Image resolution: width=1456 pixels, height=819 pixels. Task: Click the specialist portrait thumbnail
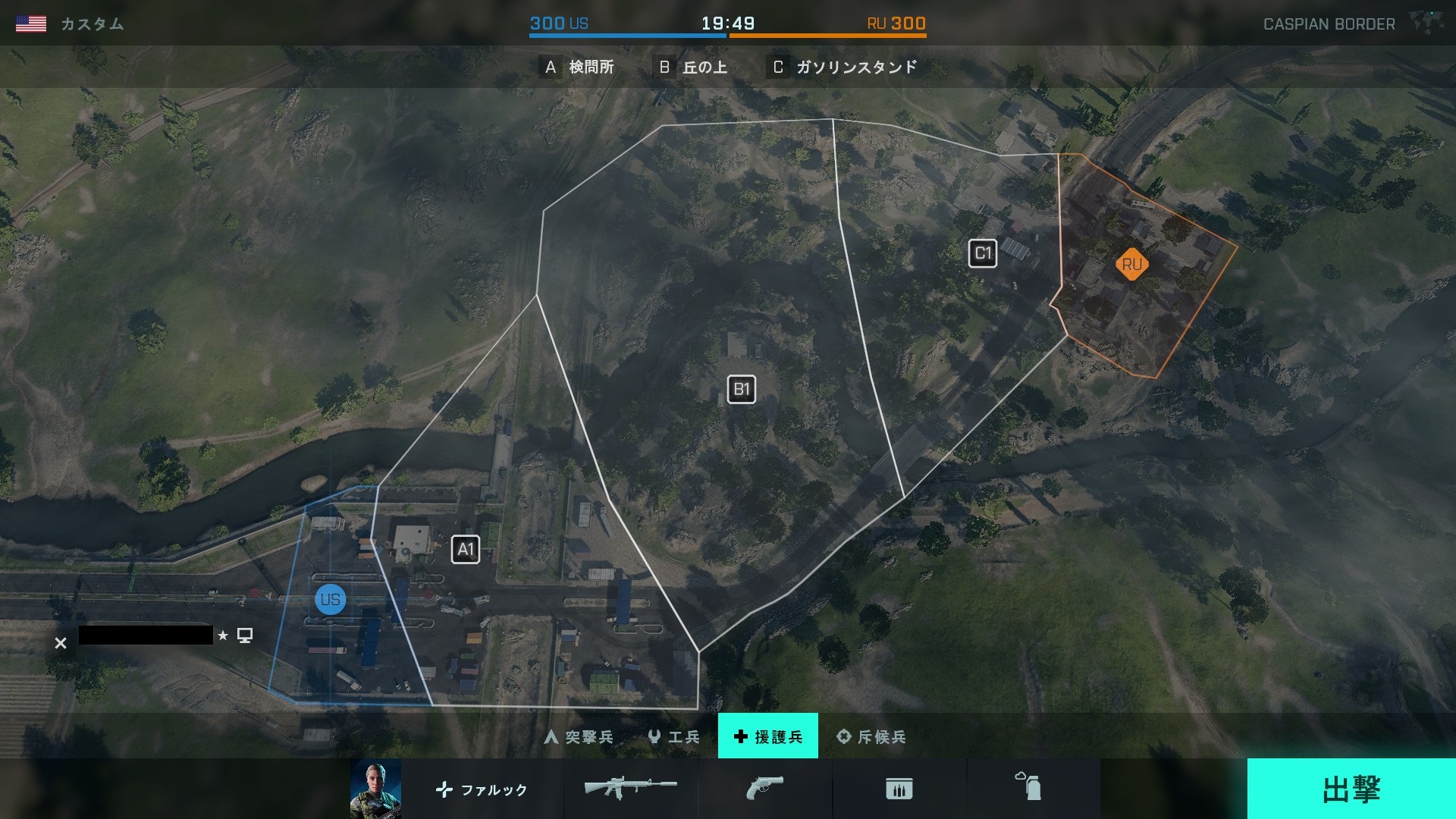(x=375, y=789)
